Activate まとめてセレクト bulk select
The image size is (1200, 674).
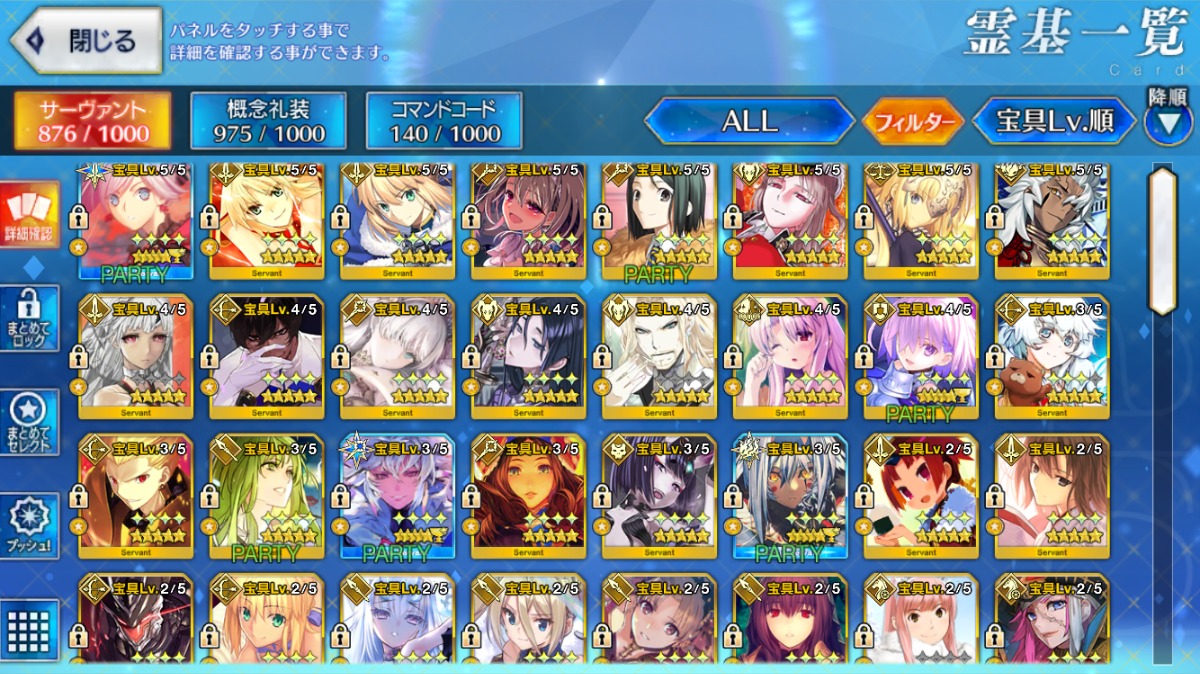pyautogui.click(x=28, y=422)
